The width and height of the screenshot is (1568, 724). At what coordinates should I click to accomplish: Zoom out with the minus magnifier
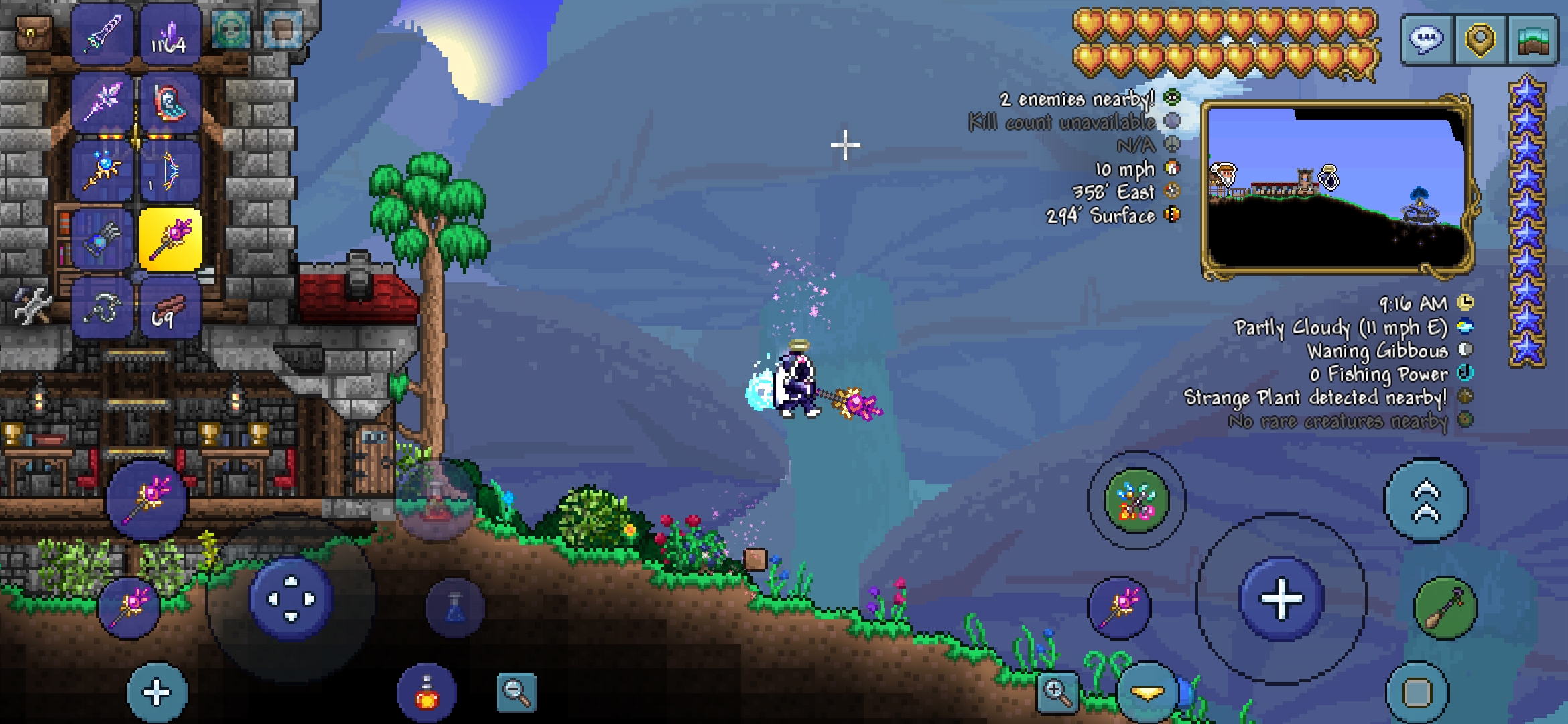click(x=516, y=692)
